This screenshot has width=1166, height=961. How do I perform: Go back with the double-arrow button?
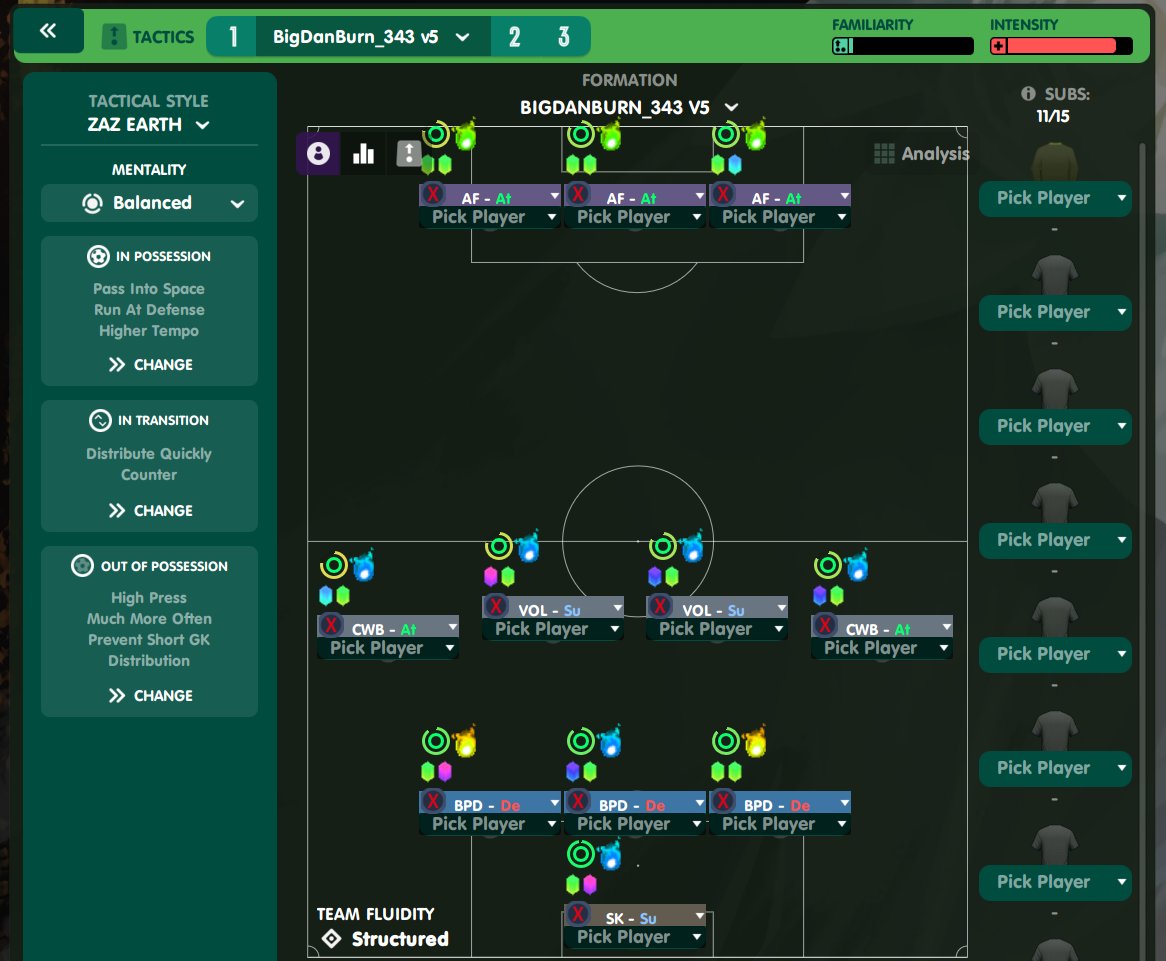pos(48,31)
